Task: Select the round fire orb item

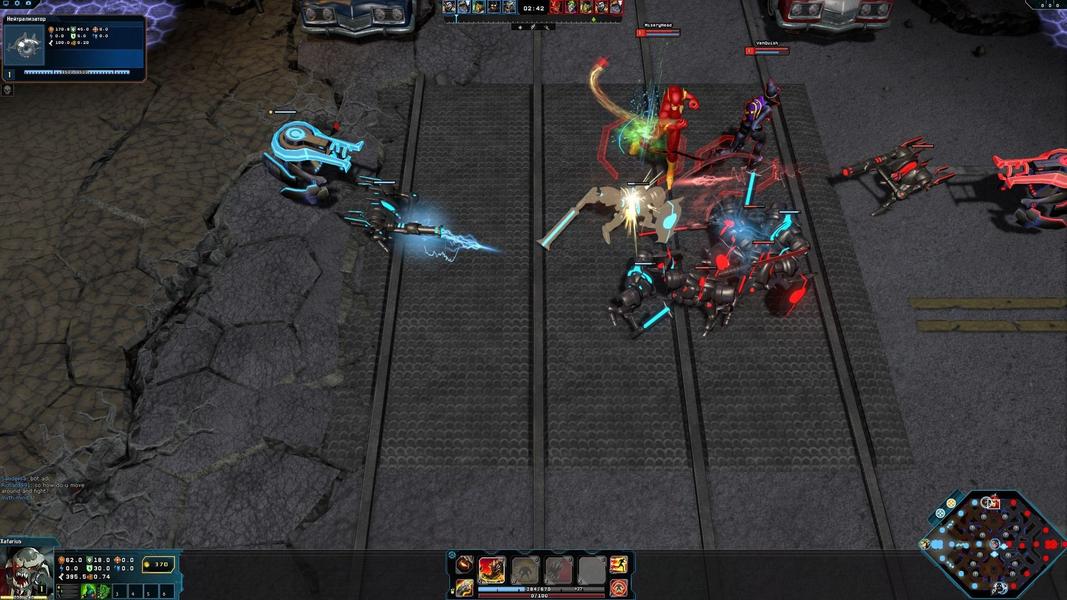Action: click(x=464, y=565)
